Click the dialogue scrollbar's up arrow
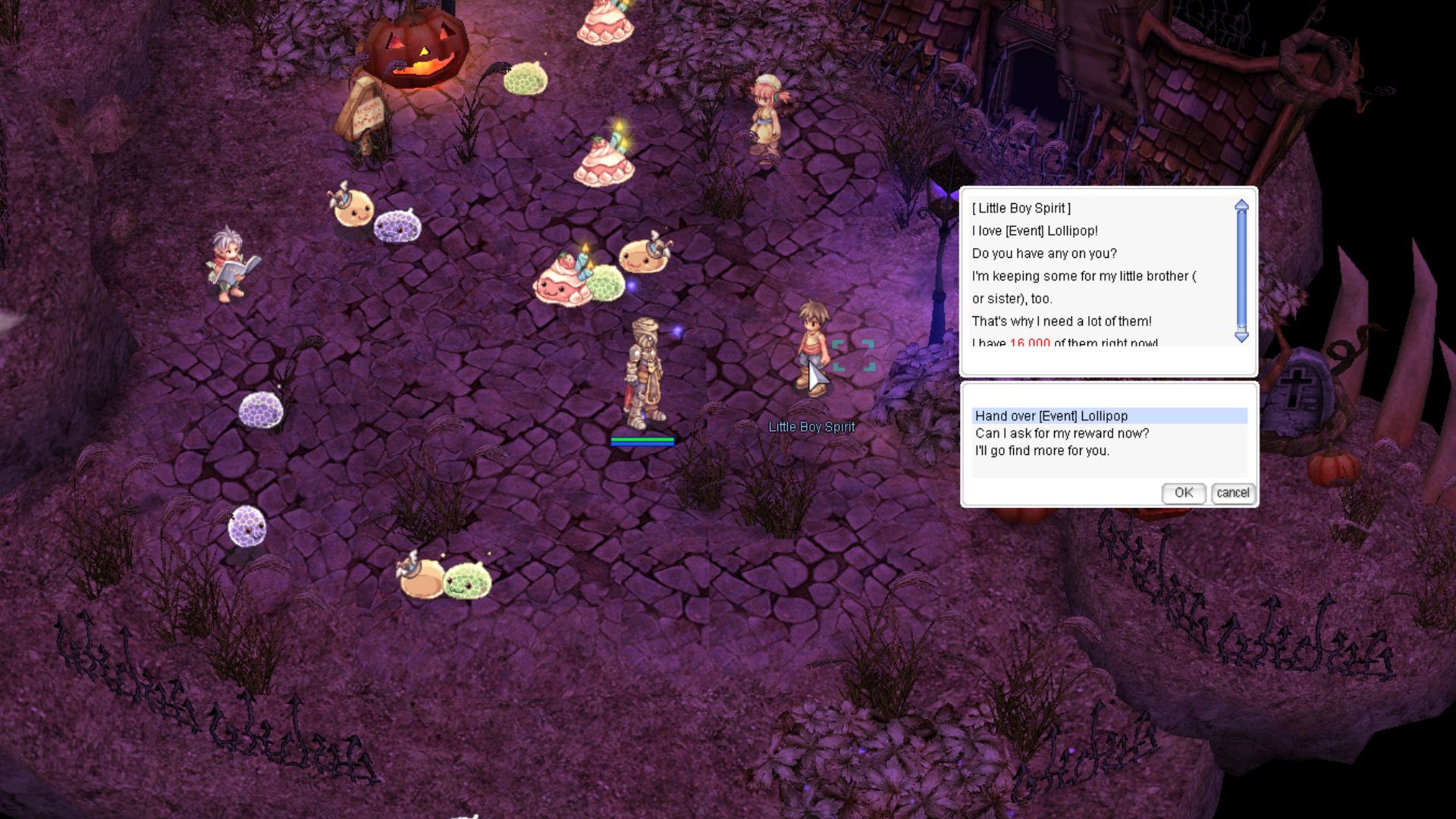This screenshot has height=819, width=1456. point(1241,205)
